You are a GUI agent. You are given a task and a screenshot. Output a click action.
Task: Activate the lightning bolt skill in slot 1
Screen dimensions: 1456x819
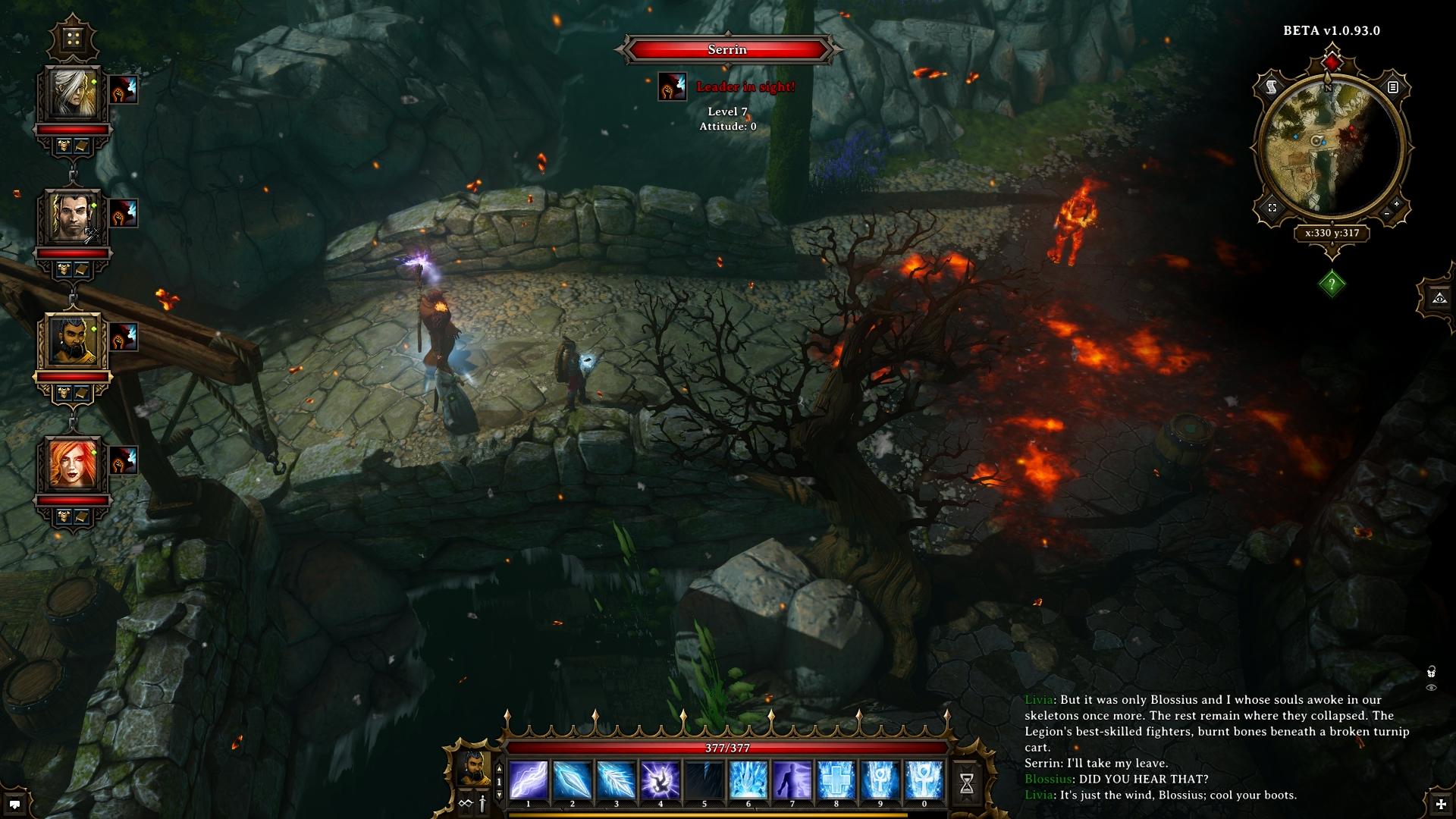(x=529, y=780)
